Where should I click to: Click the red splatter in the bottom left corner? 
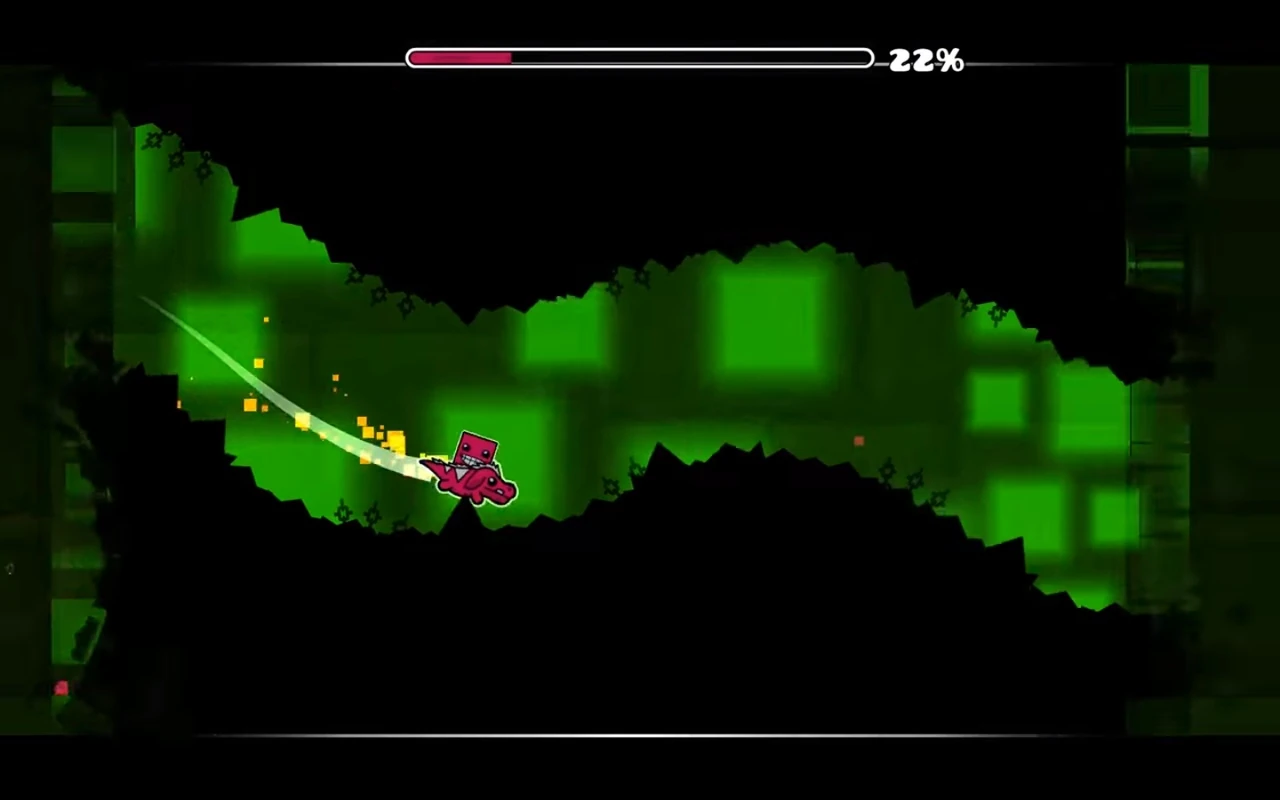click(60, 688)
